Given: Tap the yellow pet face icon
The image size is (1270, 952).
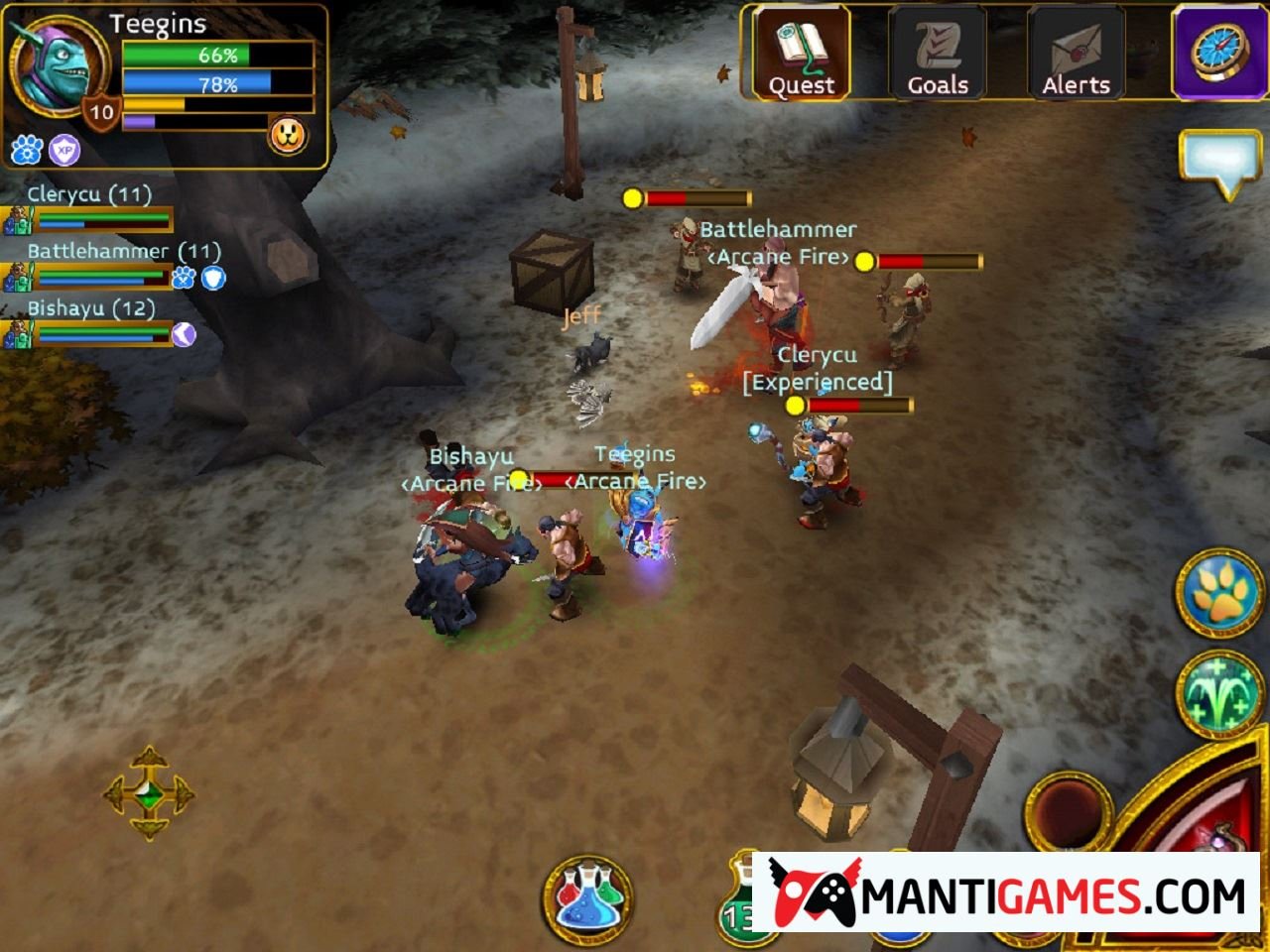Looking at the screenshot, I should click(288, 136).
